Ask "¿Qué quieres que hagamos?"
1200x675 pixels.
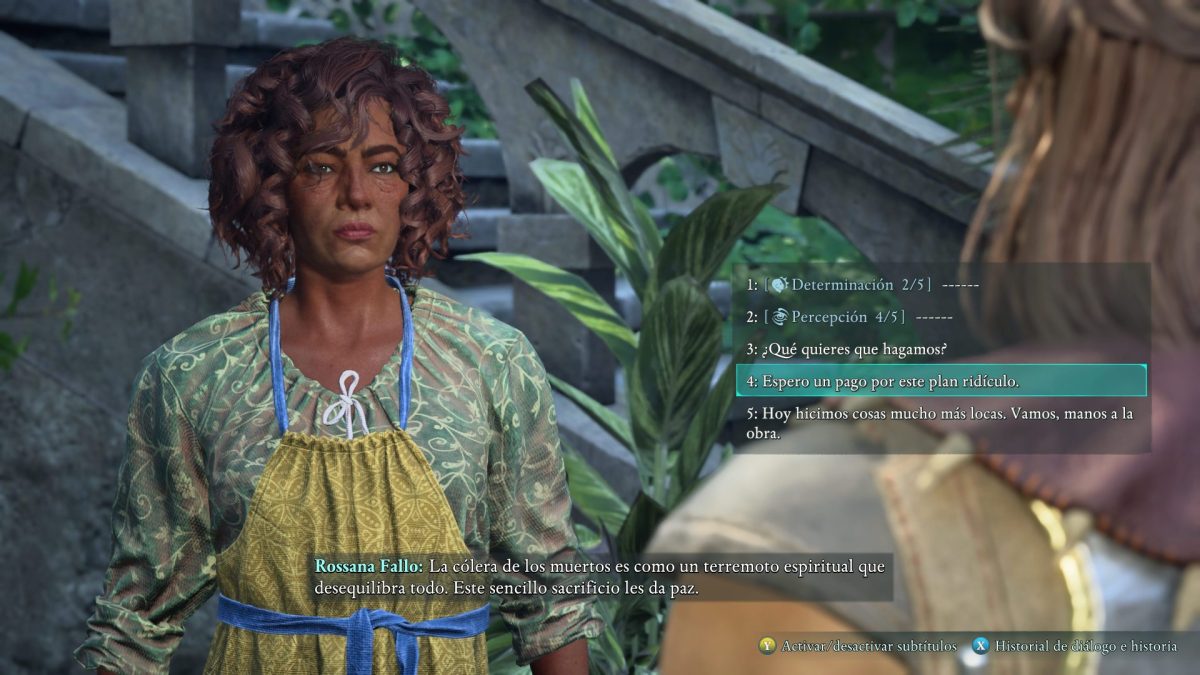[846, 349]
